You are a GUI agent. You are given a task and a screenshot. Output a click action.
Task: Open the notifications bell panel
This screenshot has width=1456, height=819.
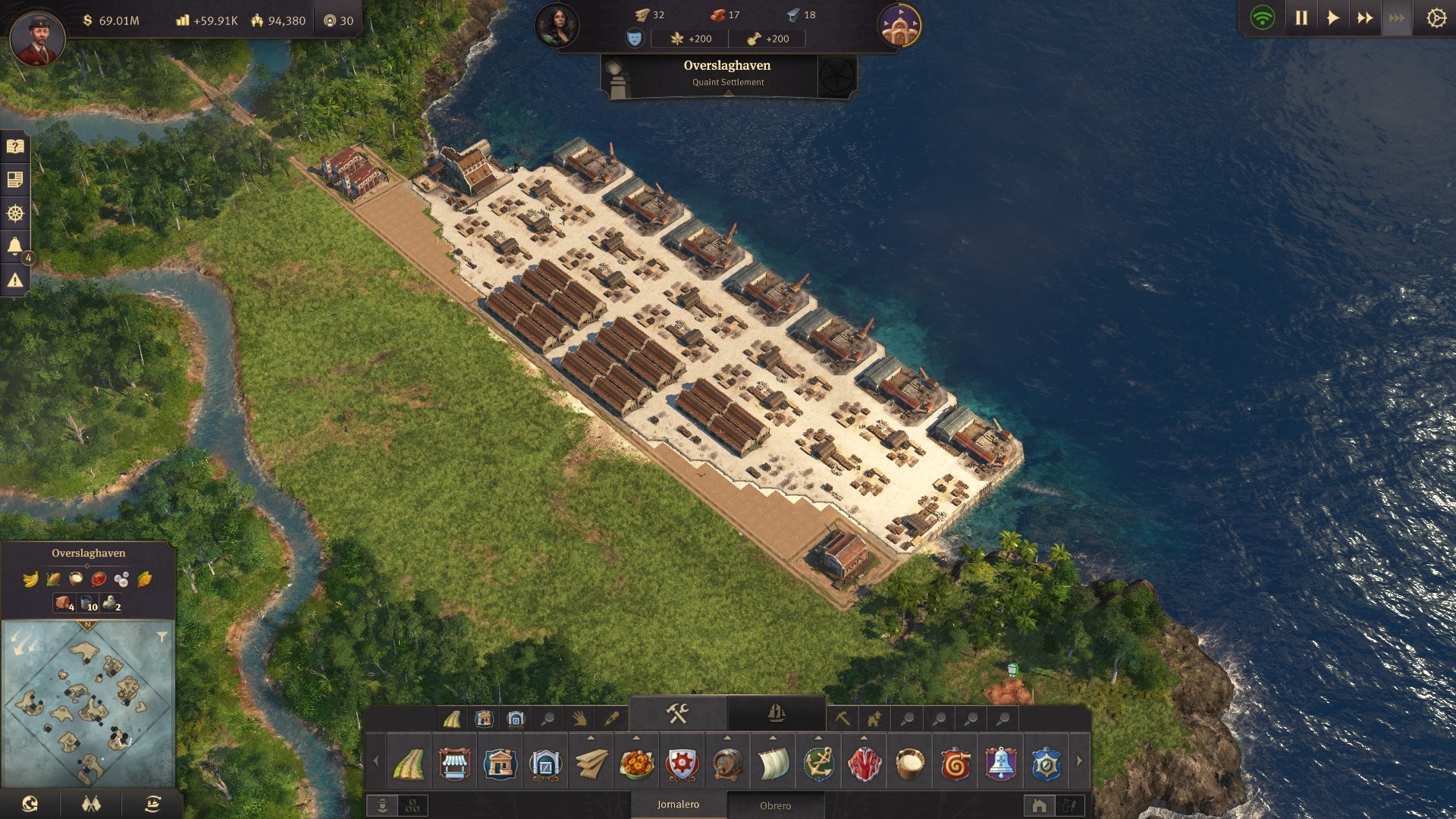pyautogui.click(x=15, y=246)
